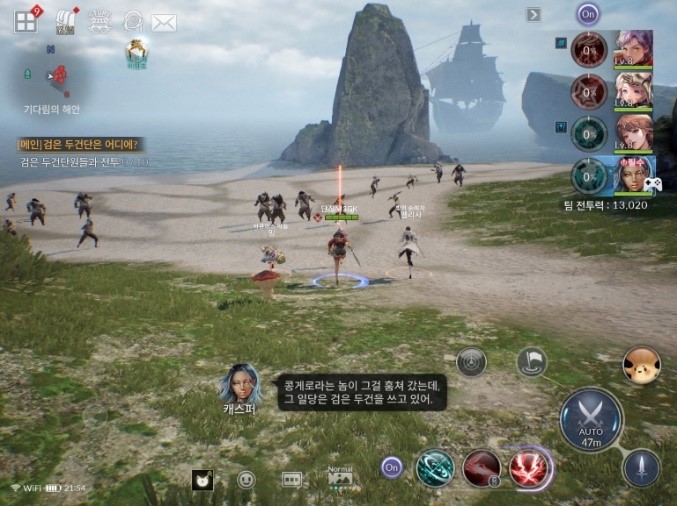Open the mail envelope inbox

[x=164, y=22]
